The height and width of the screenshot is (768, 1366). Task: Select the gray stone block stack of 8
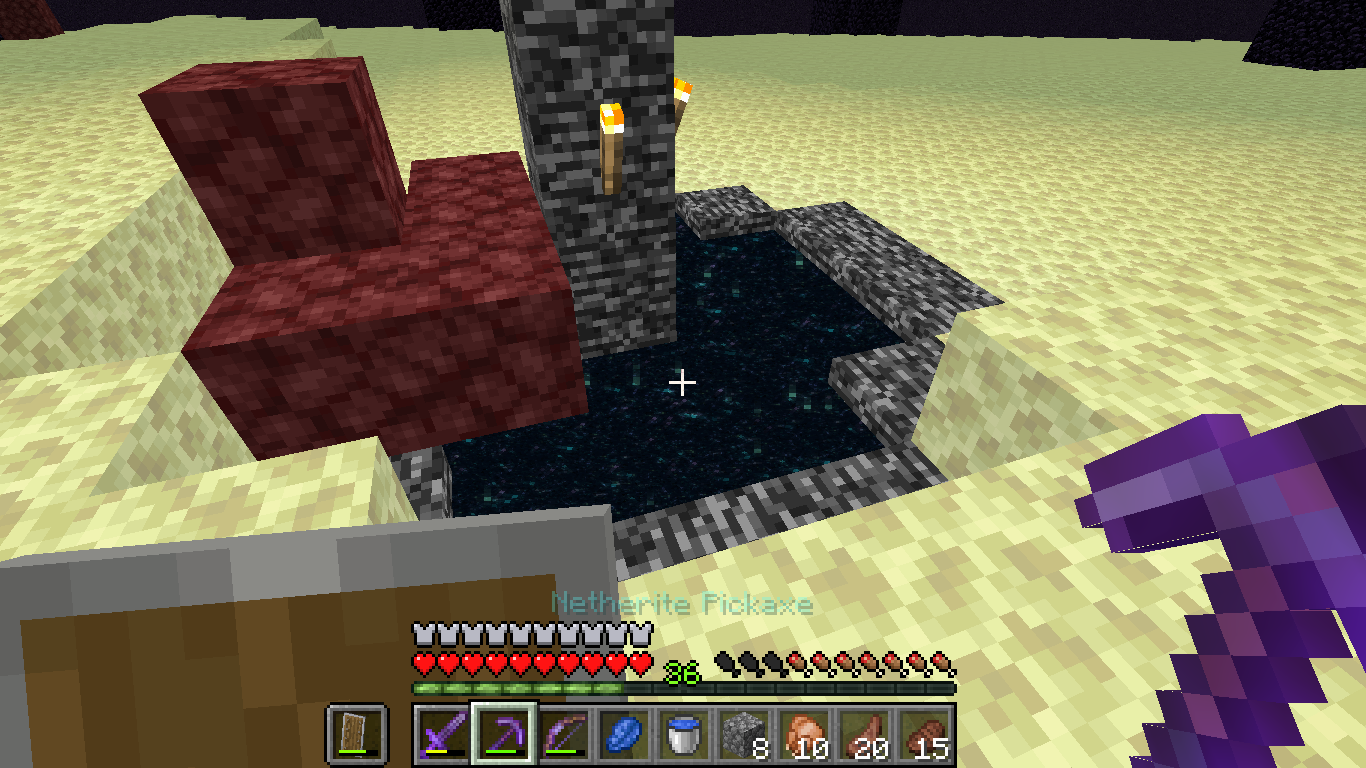(743, 735)
